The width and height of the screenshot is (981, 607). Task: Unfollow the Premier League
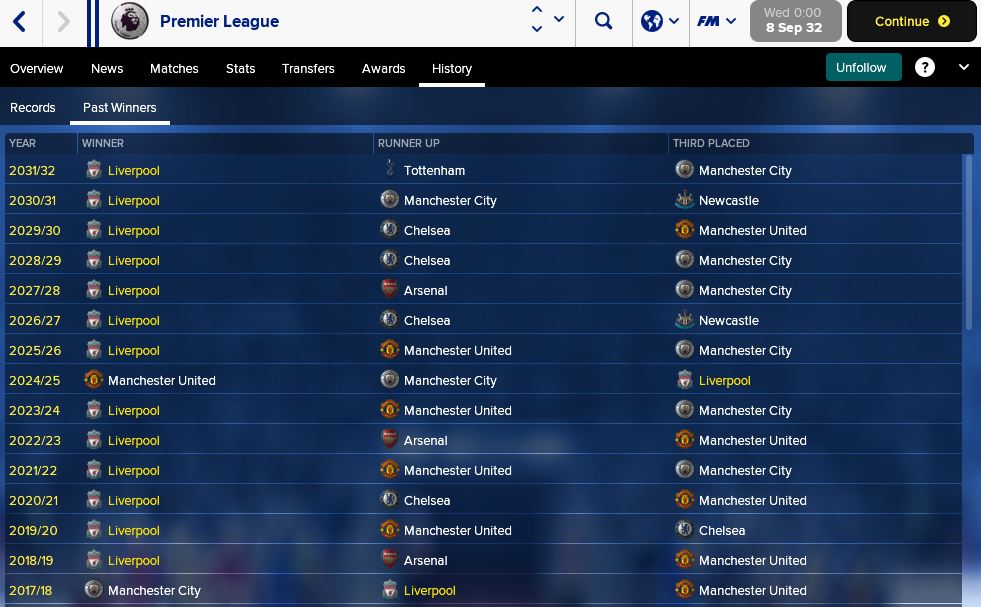coord(861,68)
